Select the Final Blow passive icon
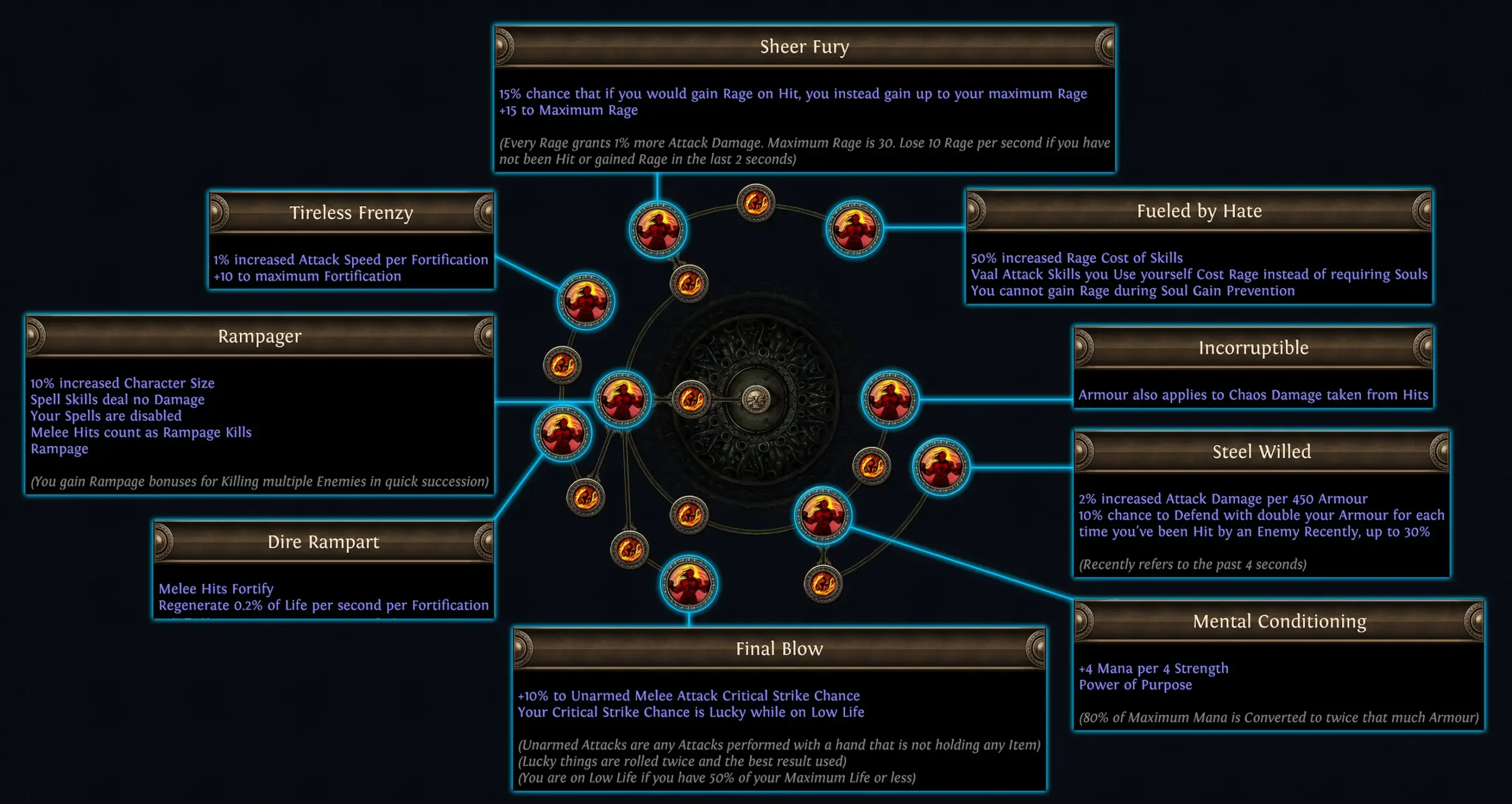This screenshot has width=1512, height=804. coord(688,581)
